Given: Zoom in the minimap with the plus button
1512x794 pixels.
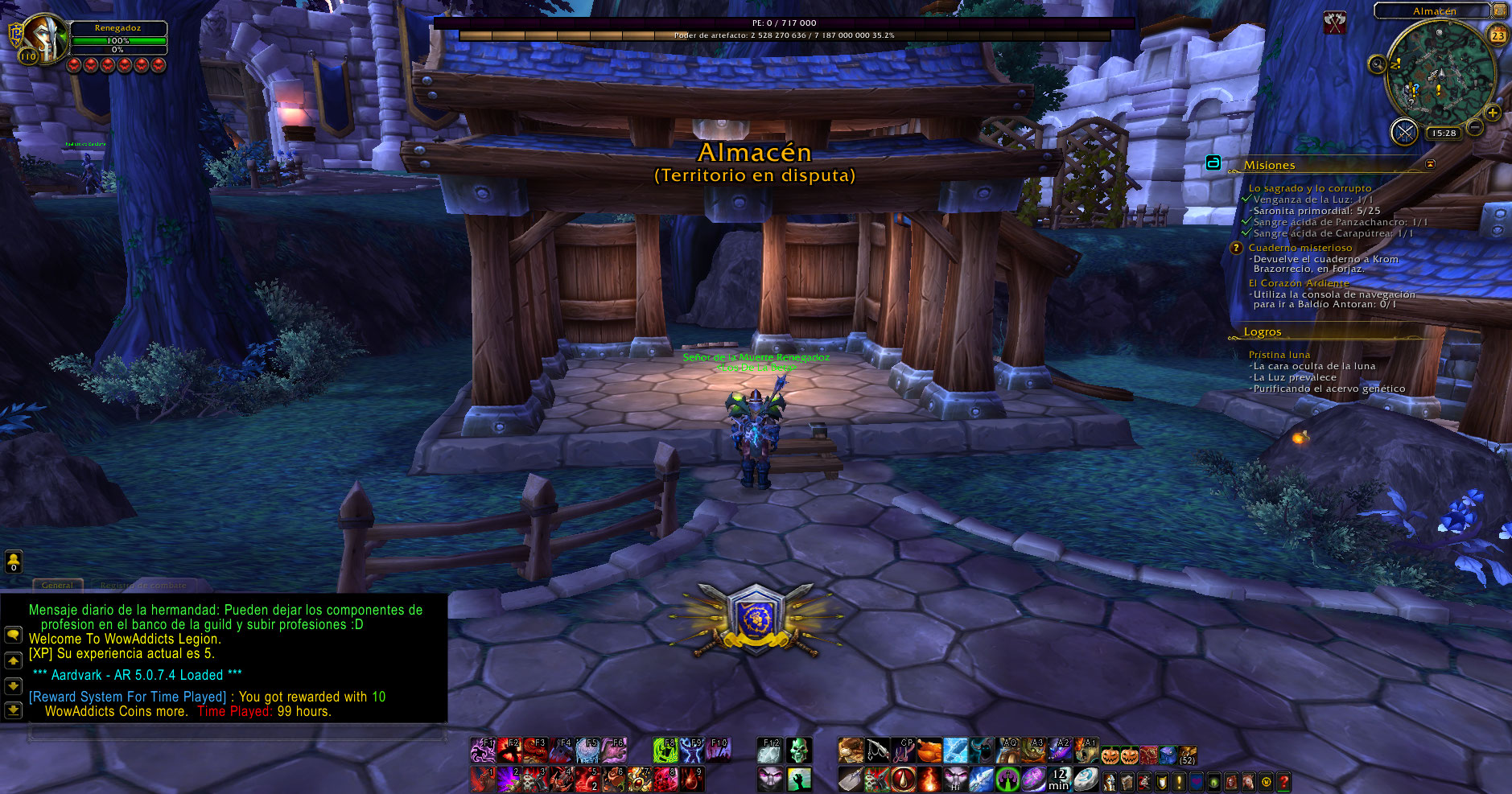Looking at the screenshot, I should pyautogui.click(x=1493, y=113).
